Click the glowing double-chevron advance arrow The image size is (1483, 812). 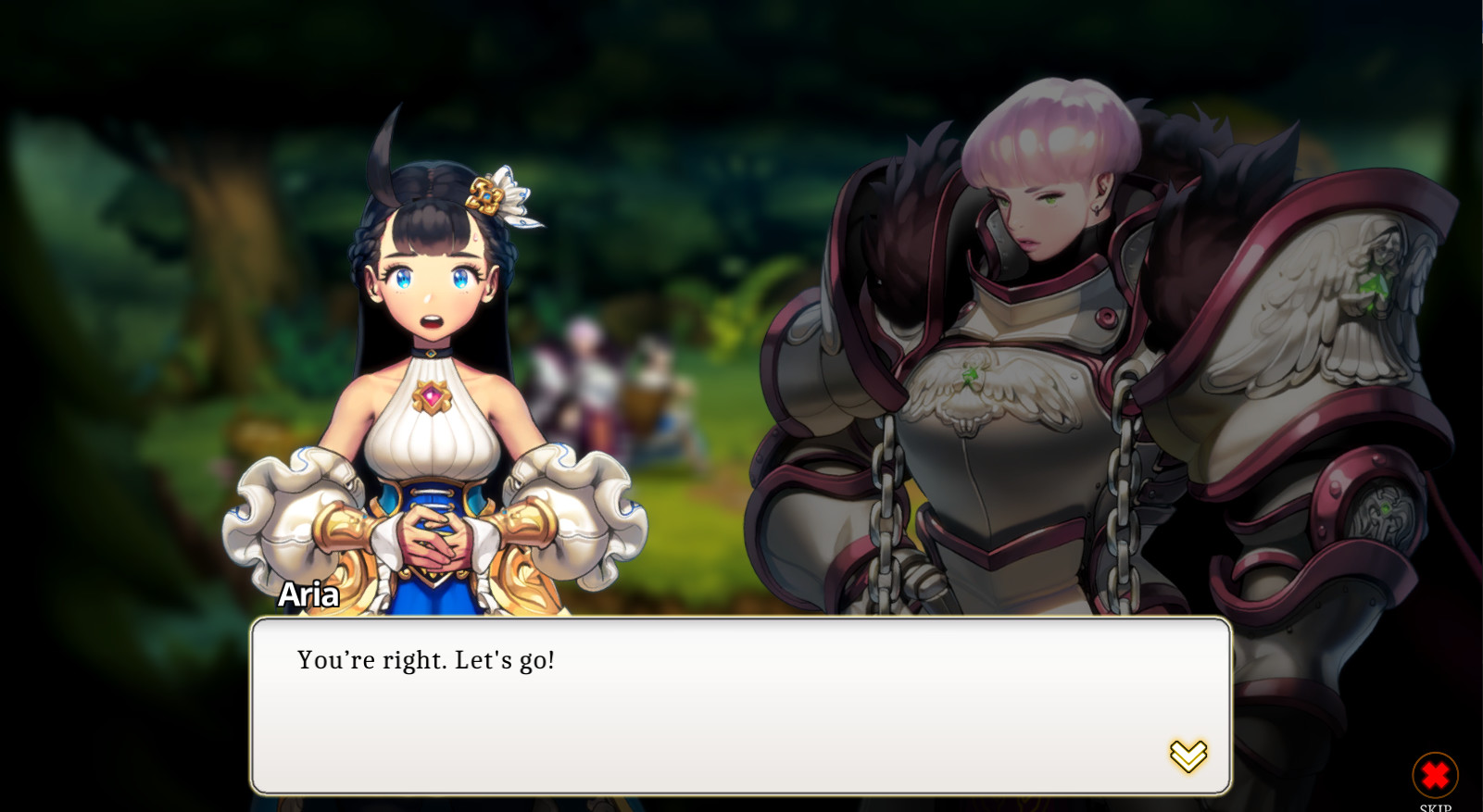coord(1189,756)
